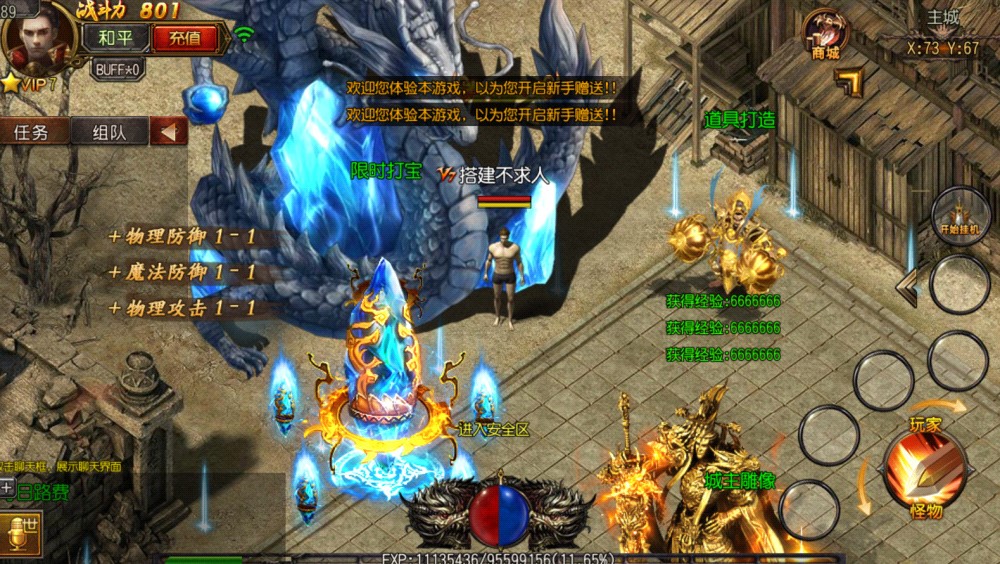
Task: Select 玩家 player targeting
Action: (x=925, y=424)
